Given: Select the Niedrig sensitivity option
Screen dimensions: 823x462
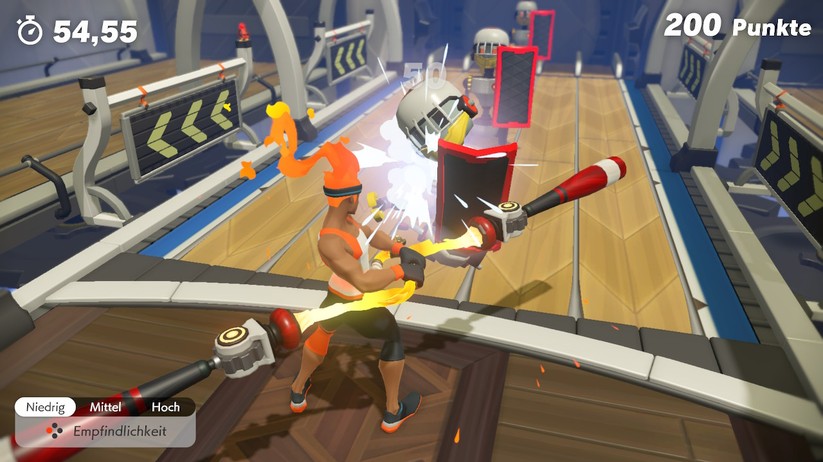Looking at the screenshot, I should 45,407.
